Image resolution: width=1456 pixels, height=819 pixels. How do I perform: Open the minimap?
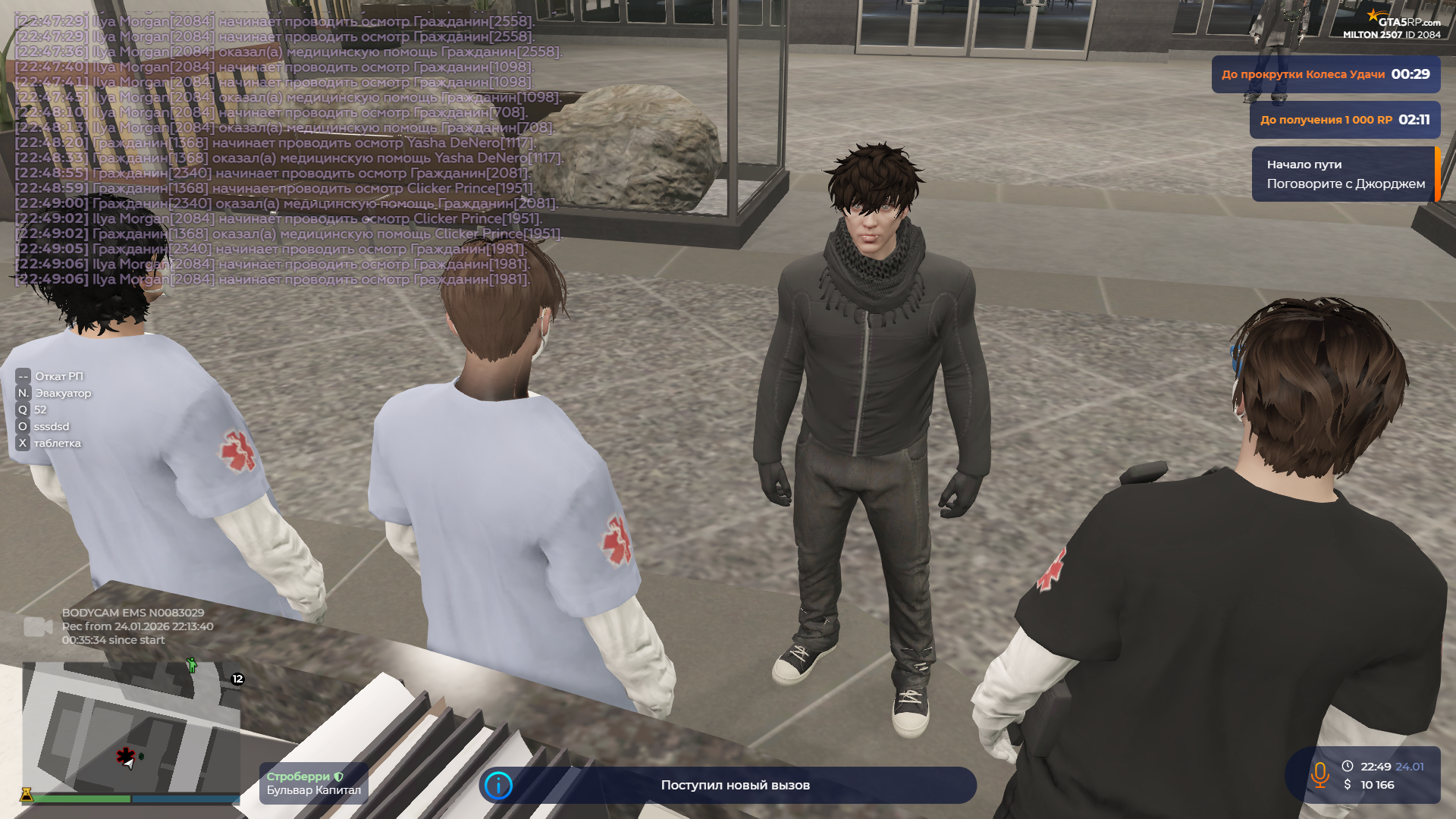130,728
